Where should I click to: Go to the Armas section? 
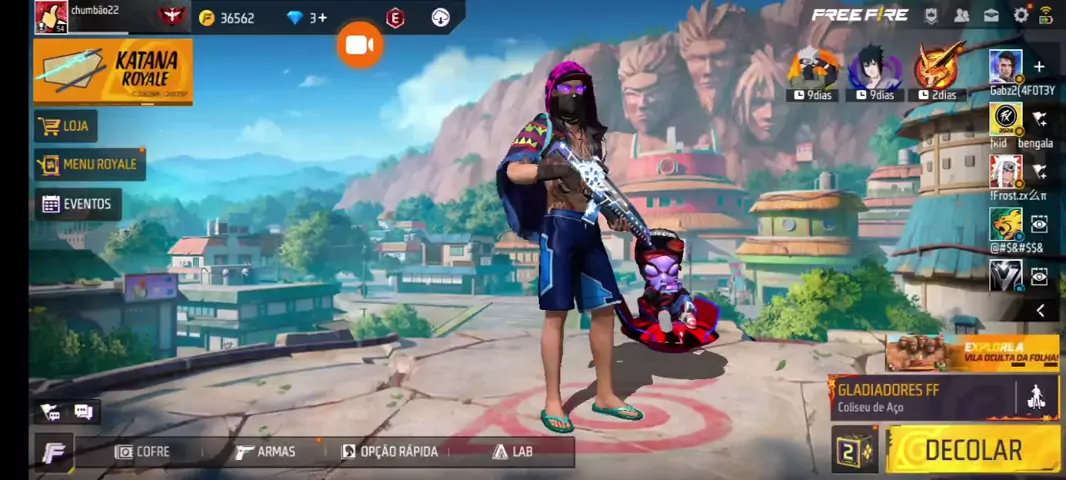266,452
